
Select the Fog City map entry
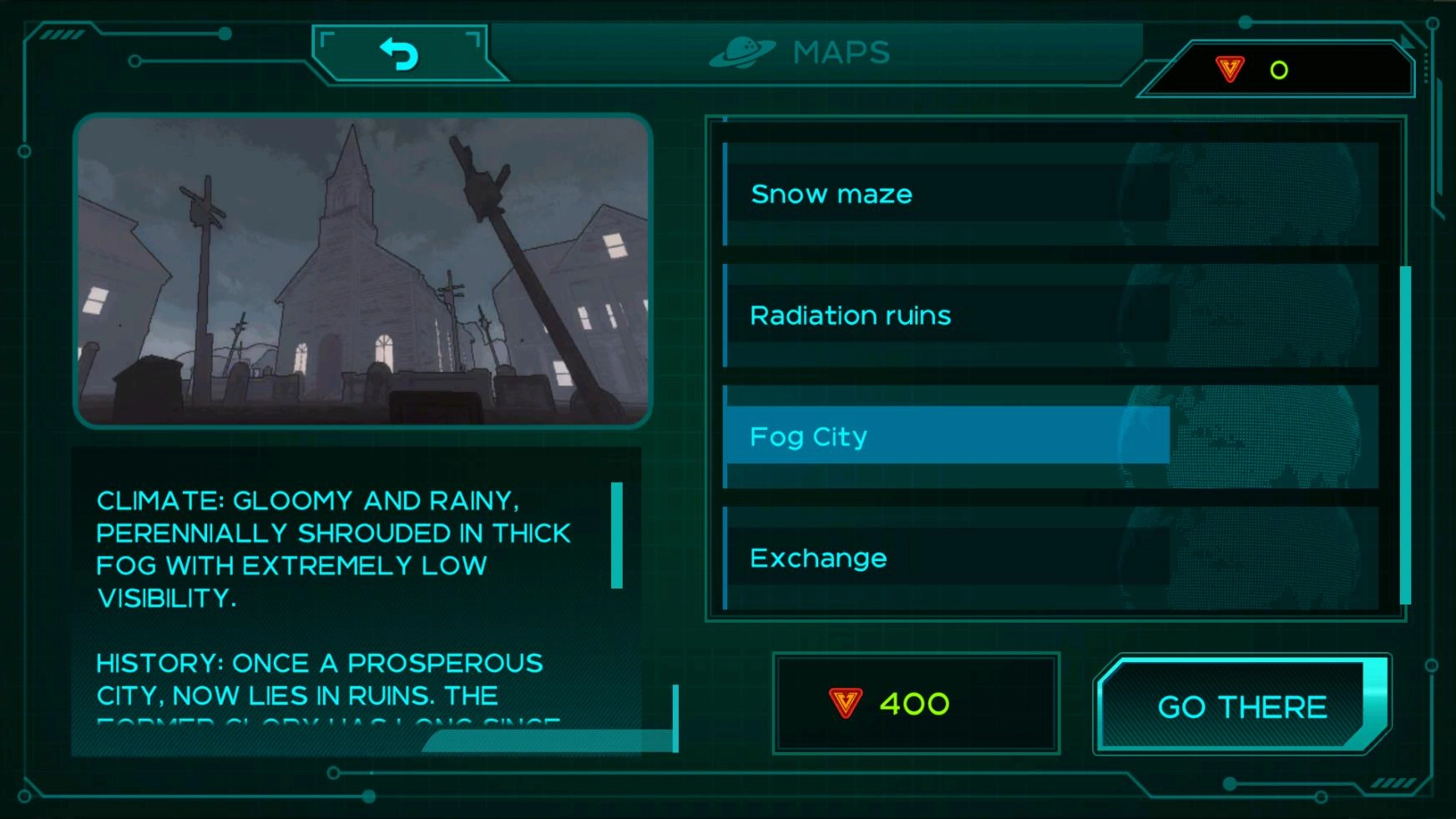(x=947, y=436)
